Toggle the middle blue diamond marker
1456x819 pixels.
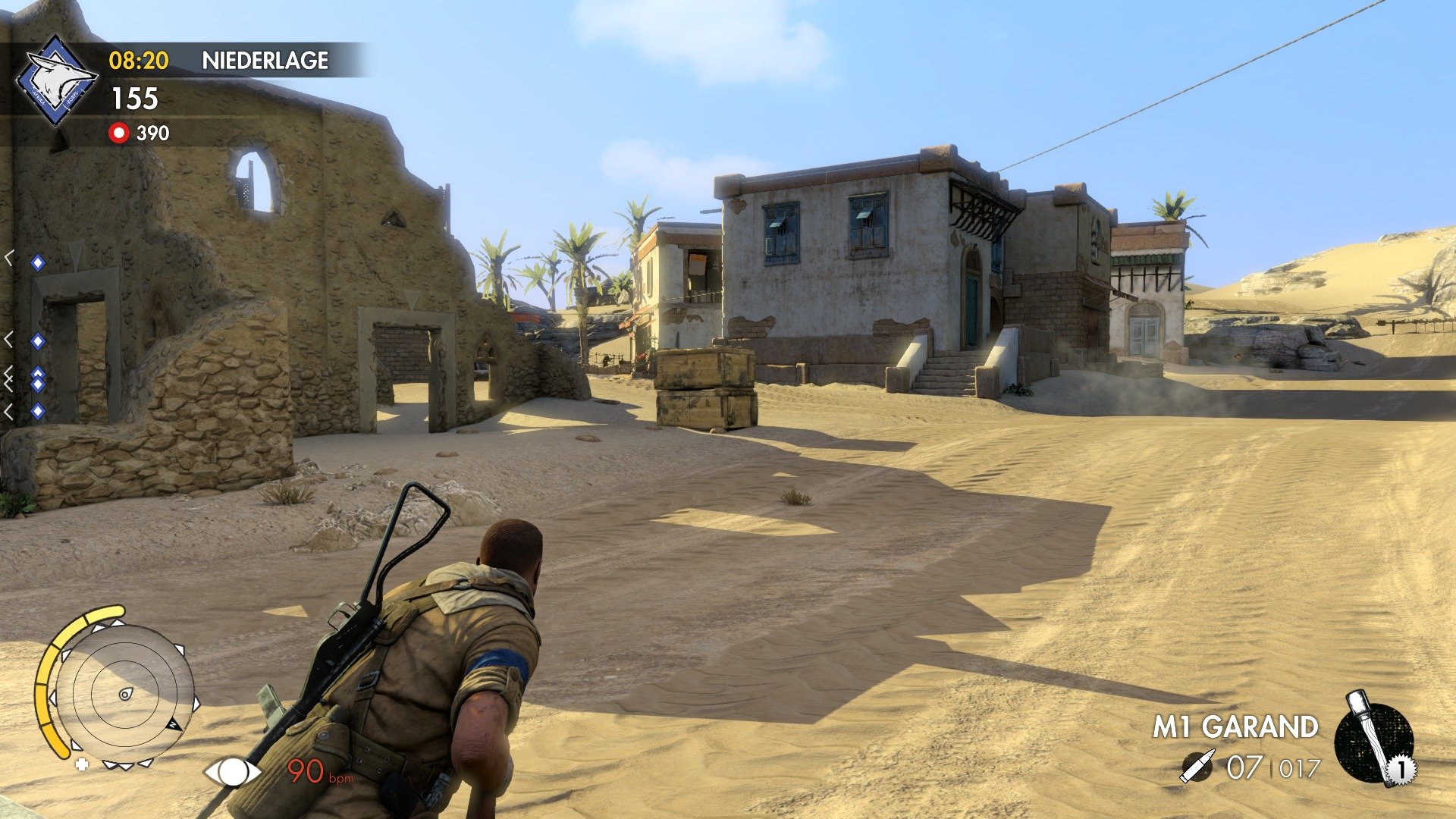point(36,340)
